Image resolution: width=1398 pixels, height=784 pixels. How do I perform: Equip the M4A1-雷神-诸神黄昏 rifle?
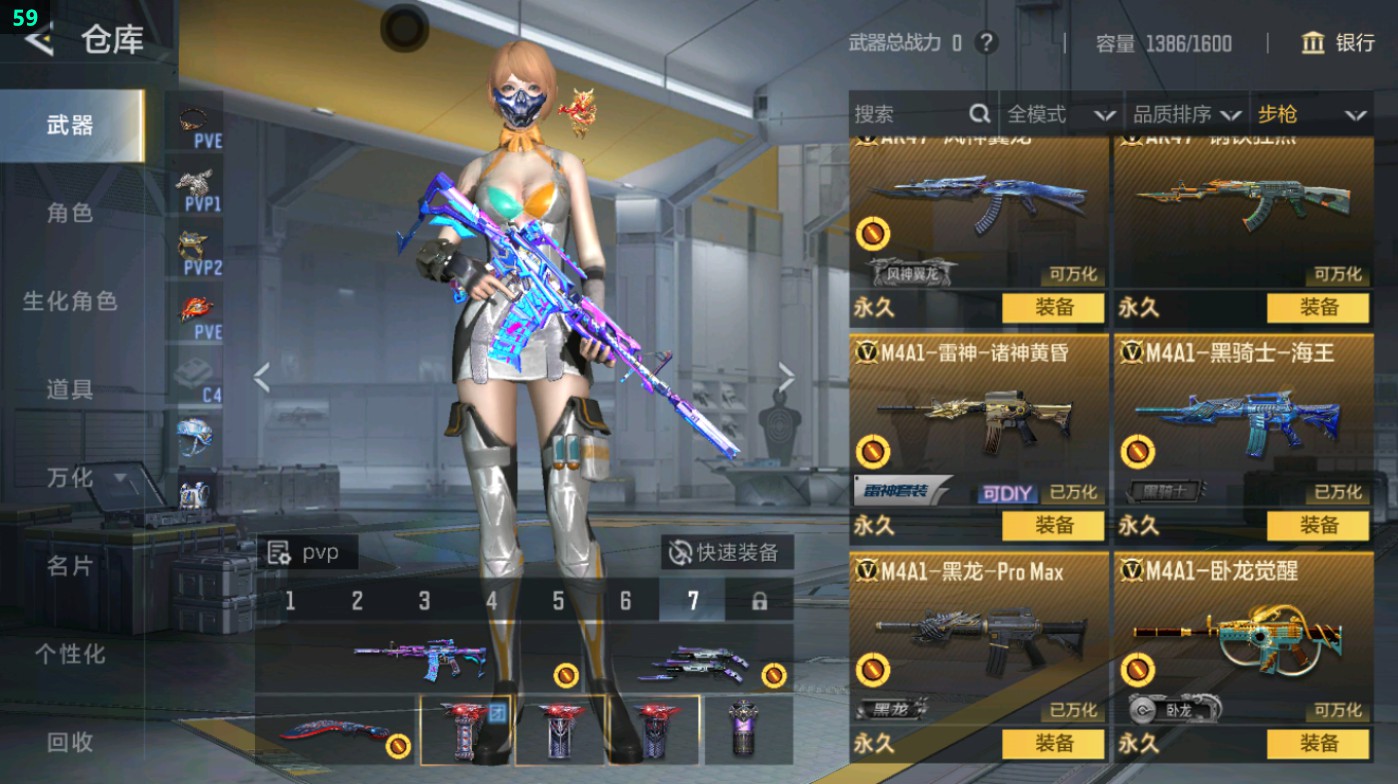pos(1053,525)
